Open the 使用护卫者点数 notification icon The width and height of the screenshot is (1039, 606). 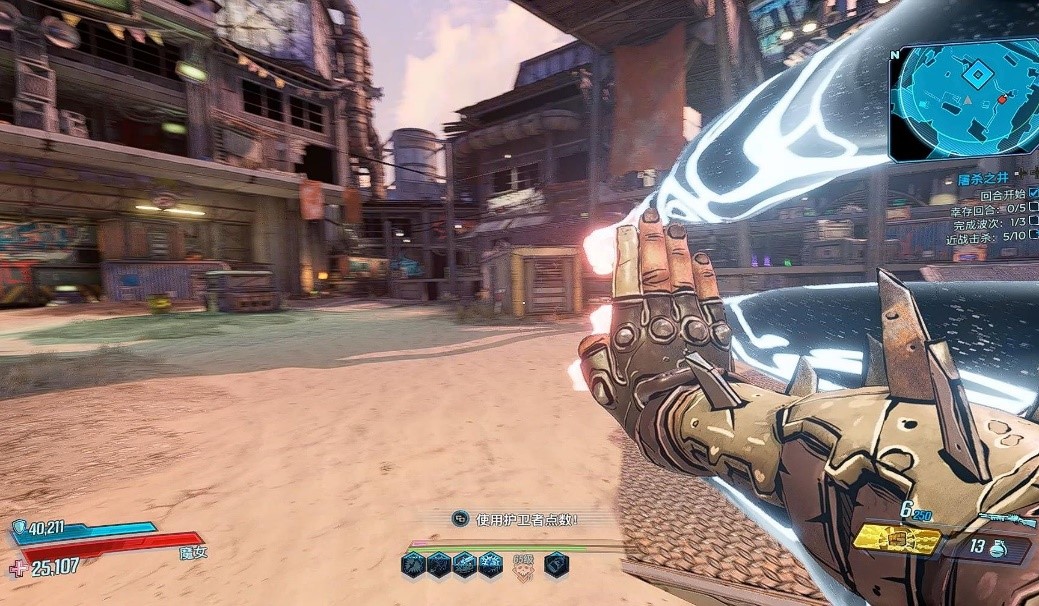(x=460, y=518)
